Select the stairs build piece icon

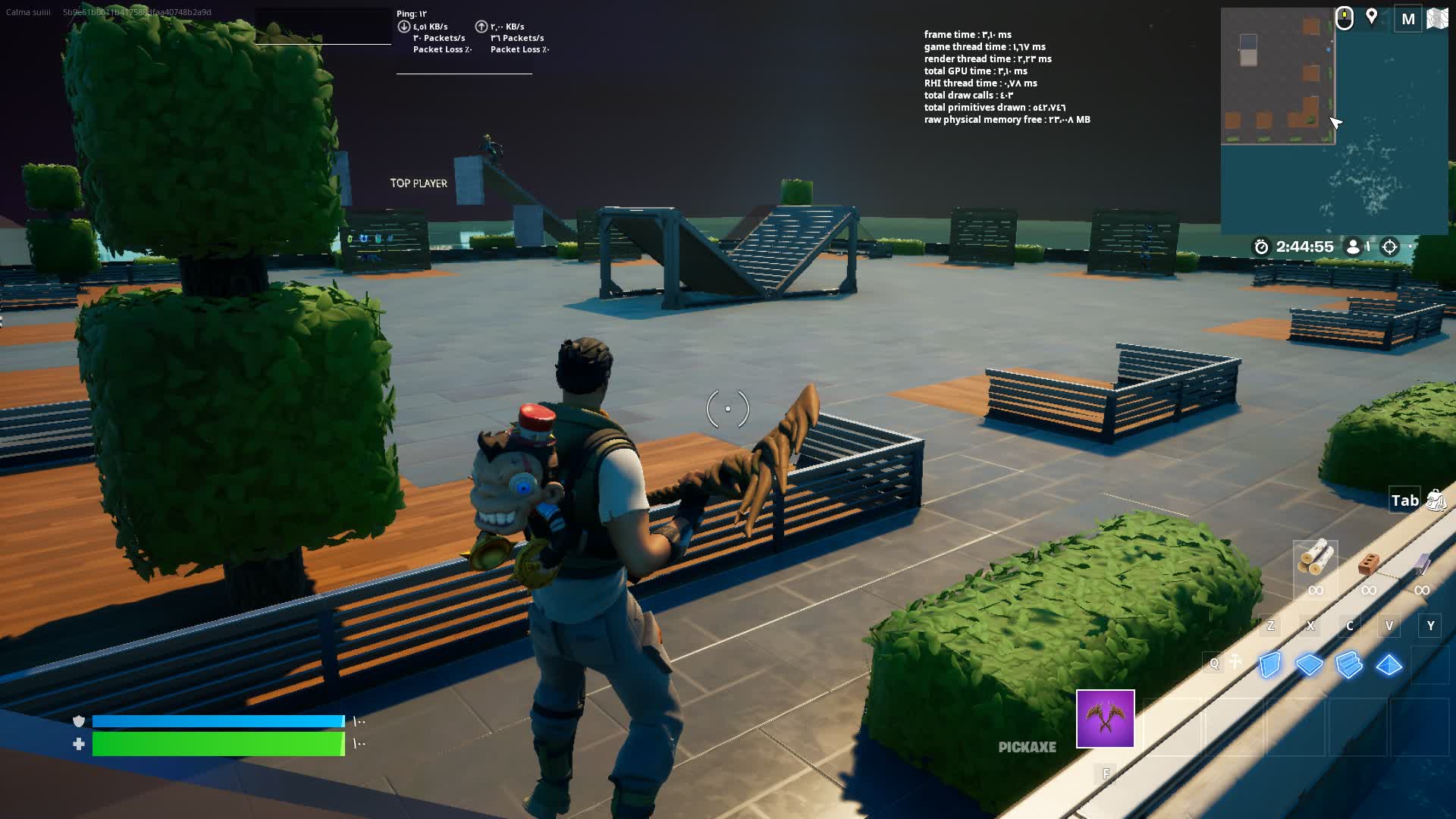1348,664
